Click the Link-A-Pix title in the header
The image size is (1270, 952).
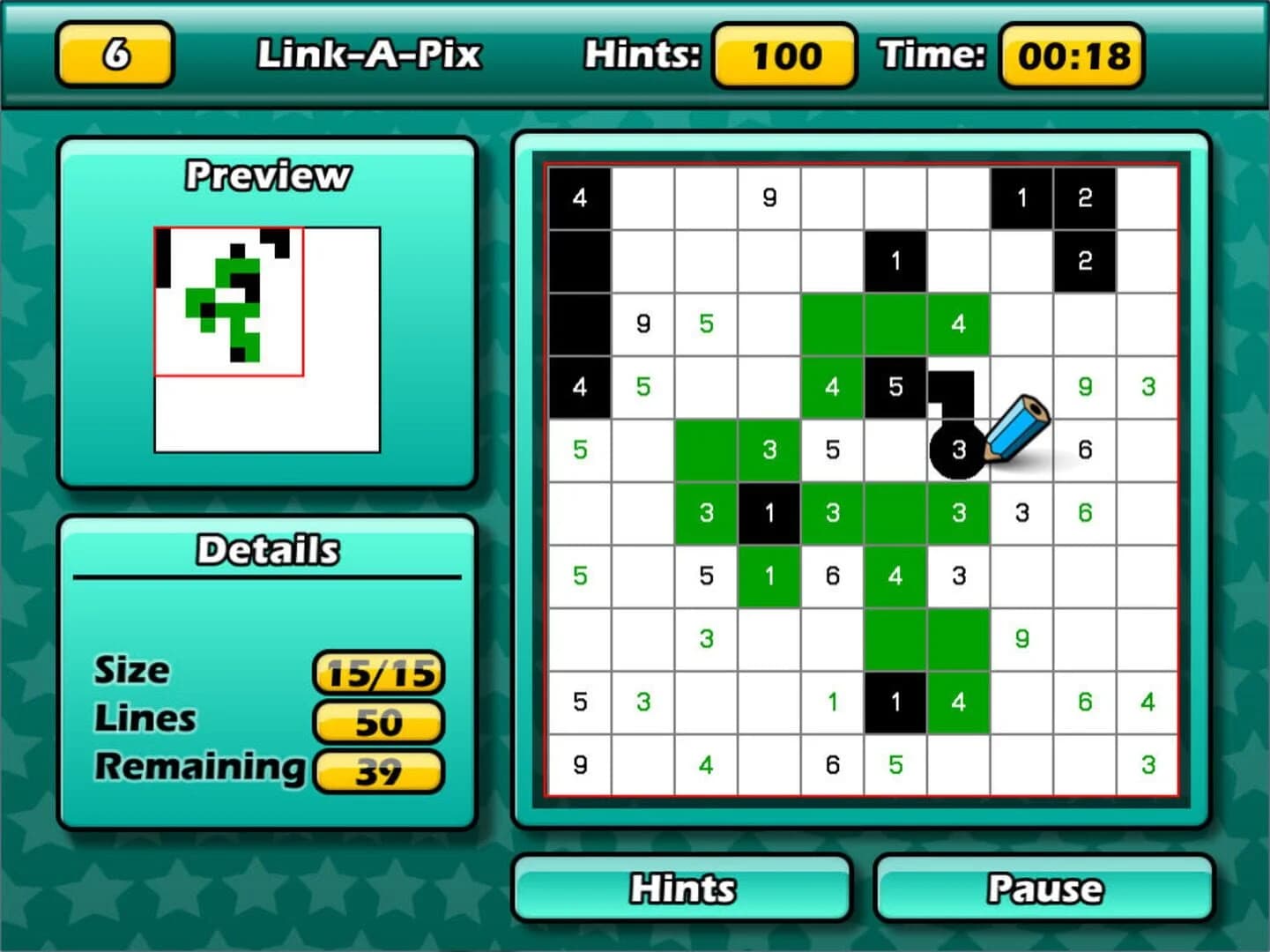(x=369, y=55)
